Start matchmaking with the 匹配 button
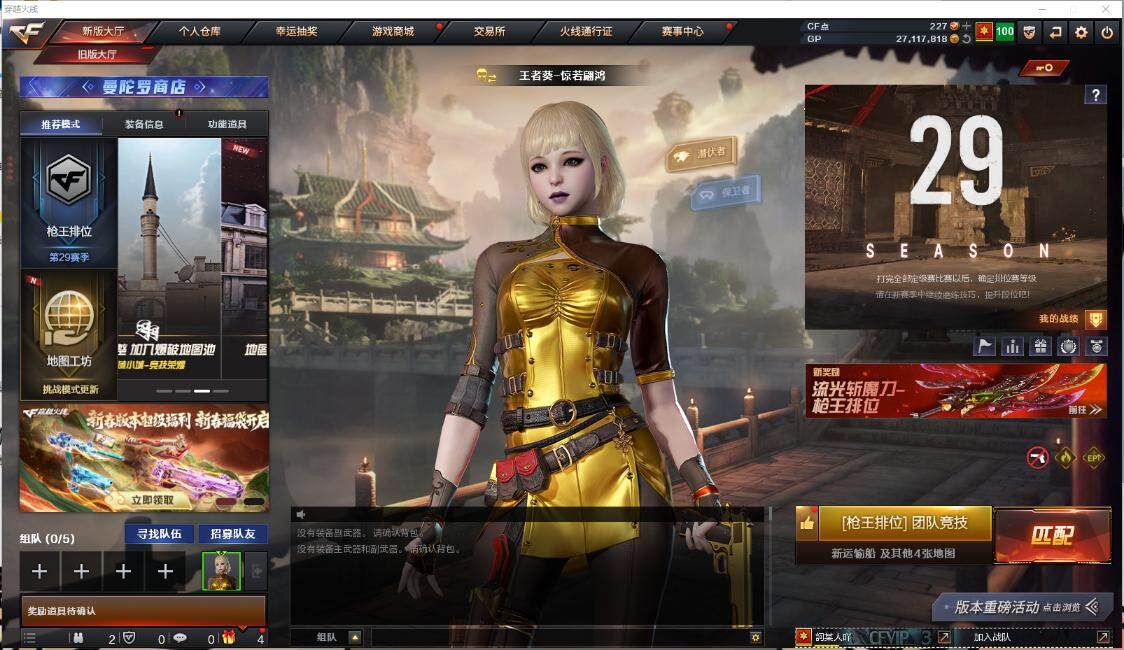The height and width of the screenshot is (650, 1124). 1052,536
